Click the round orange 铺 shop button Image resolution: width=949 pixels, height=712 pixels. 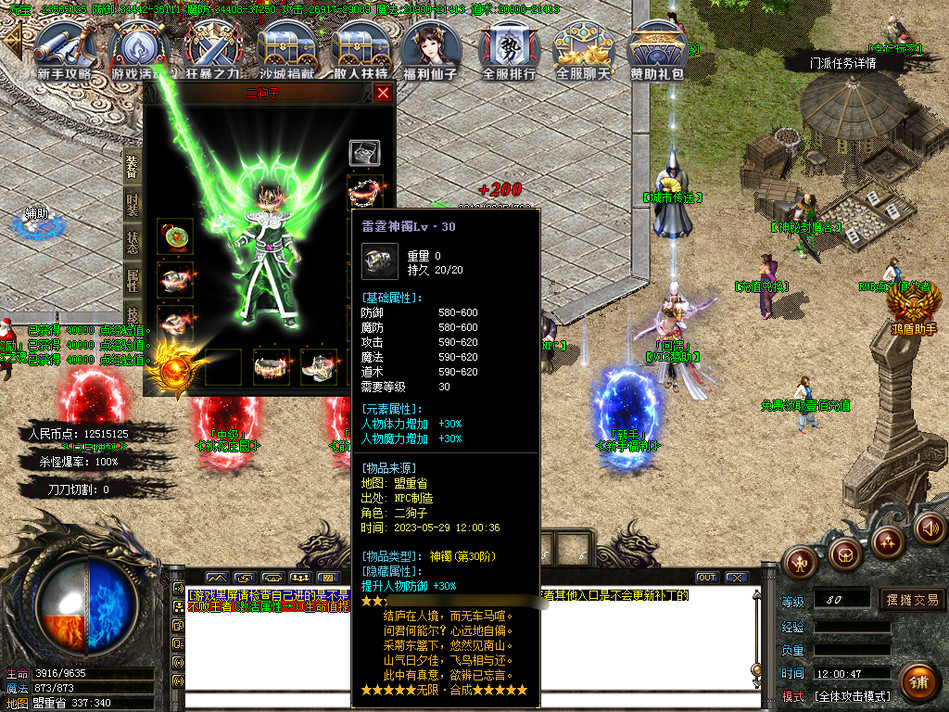918,683
